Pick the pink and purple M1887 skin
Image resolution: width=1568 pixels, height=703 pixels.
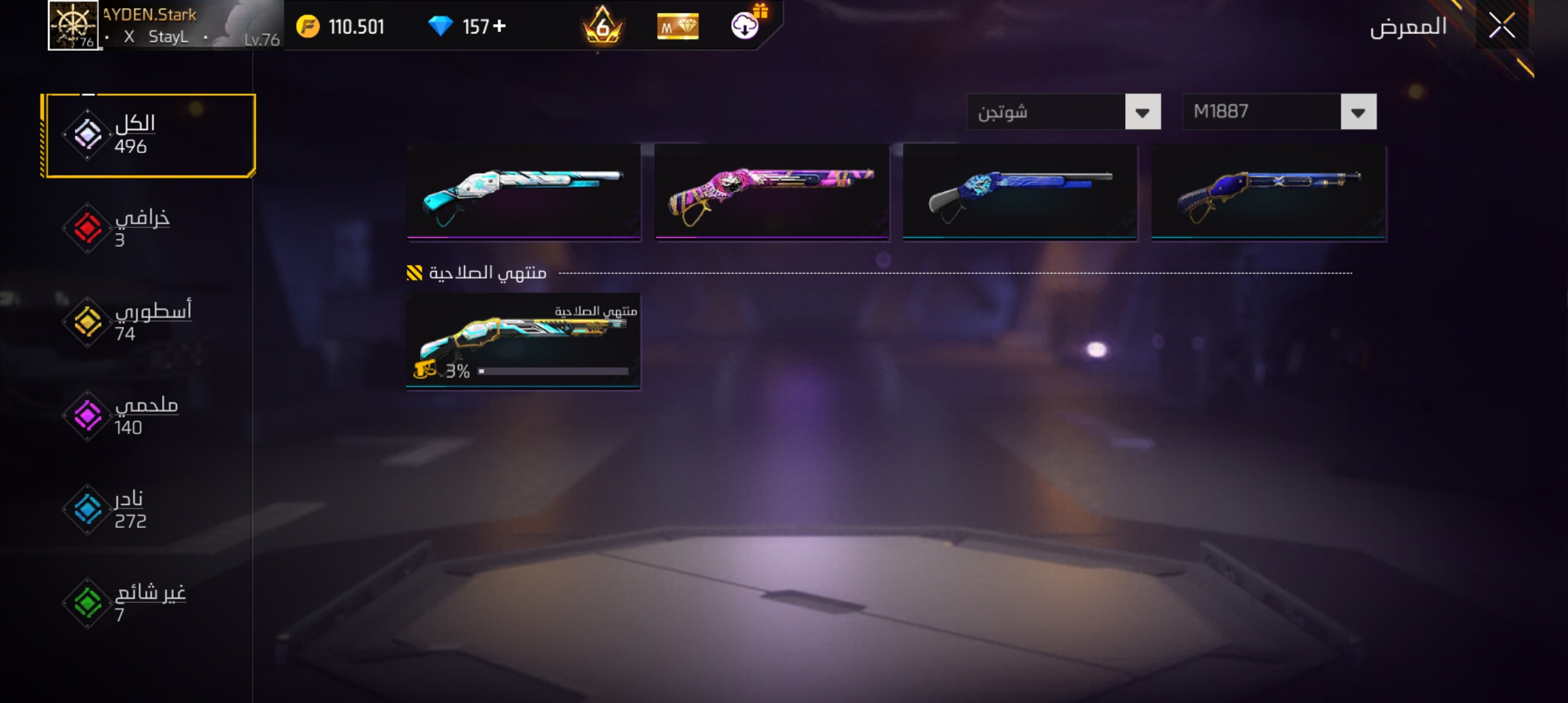[x=772, y=191]
